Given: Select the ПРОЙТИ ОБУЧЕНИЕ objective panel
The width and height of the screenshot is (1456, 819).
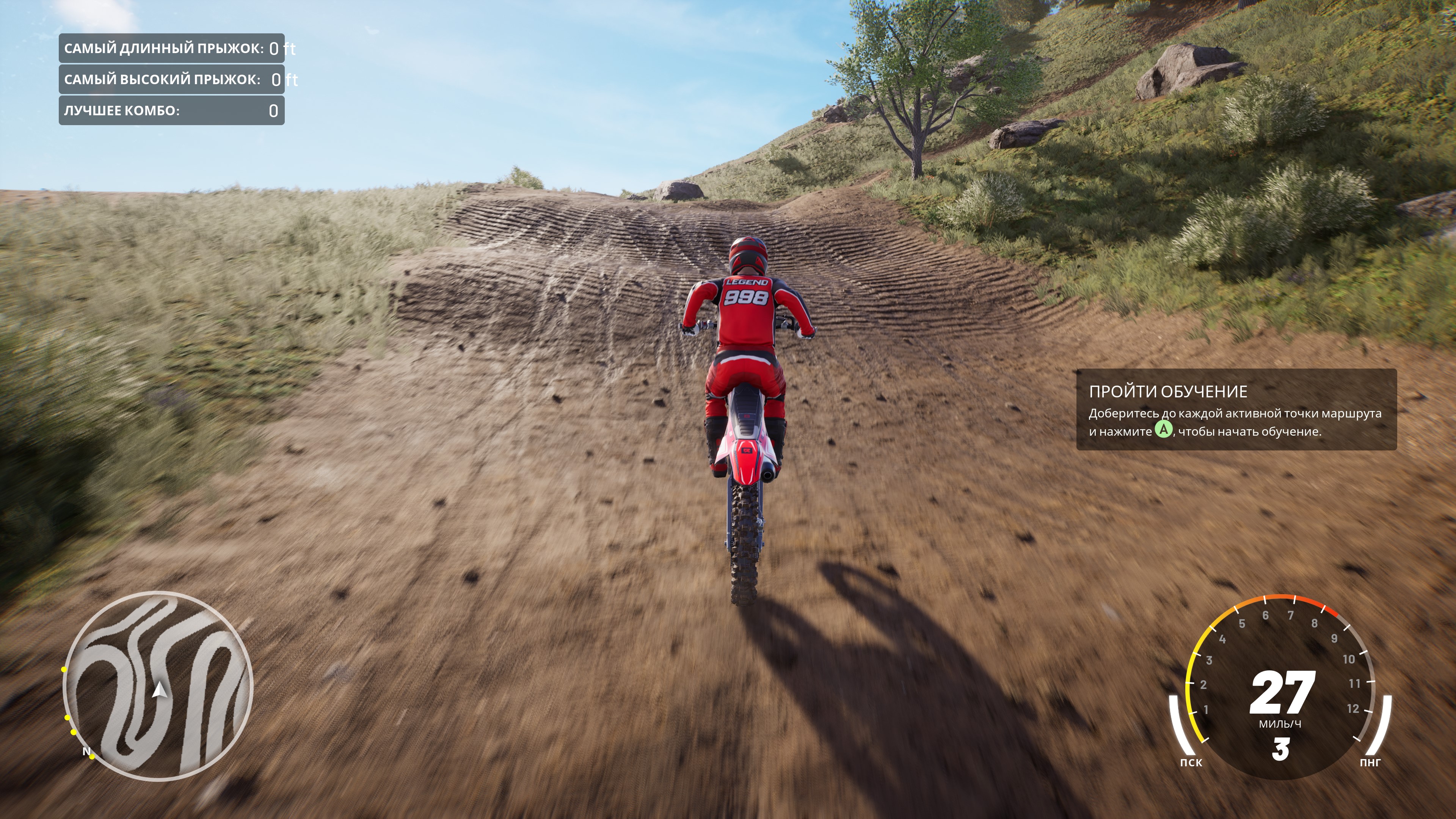Looking at the screenshot, I should 1236,410.
